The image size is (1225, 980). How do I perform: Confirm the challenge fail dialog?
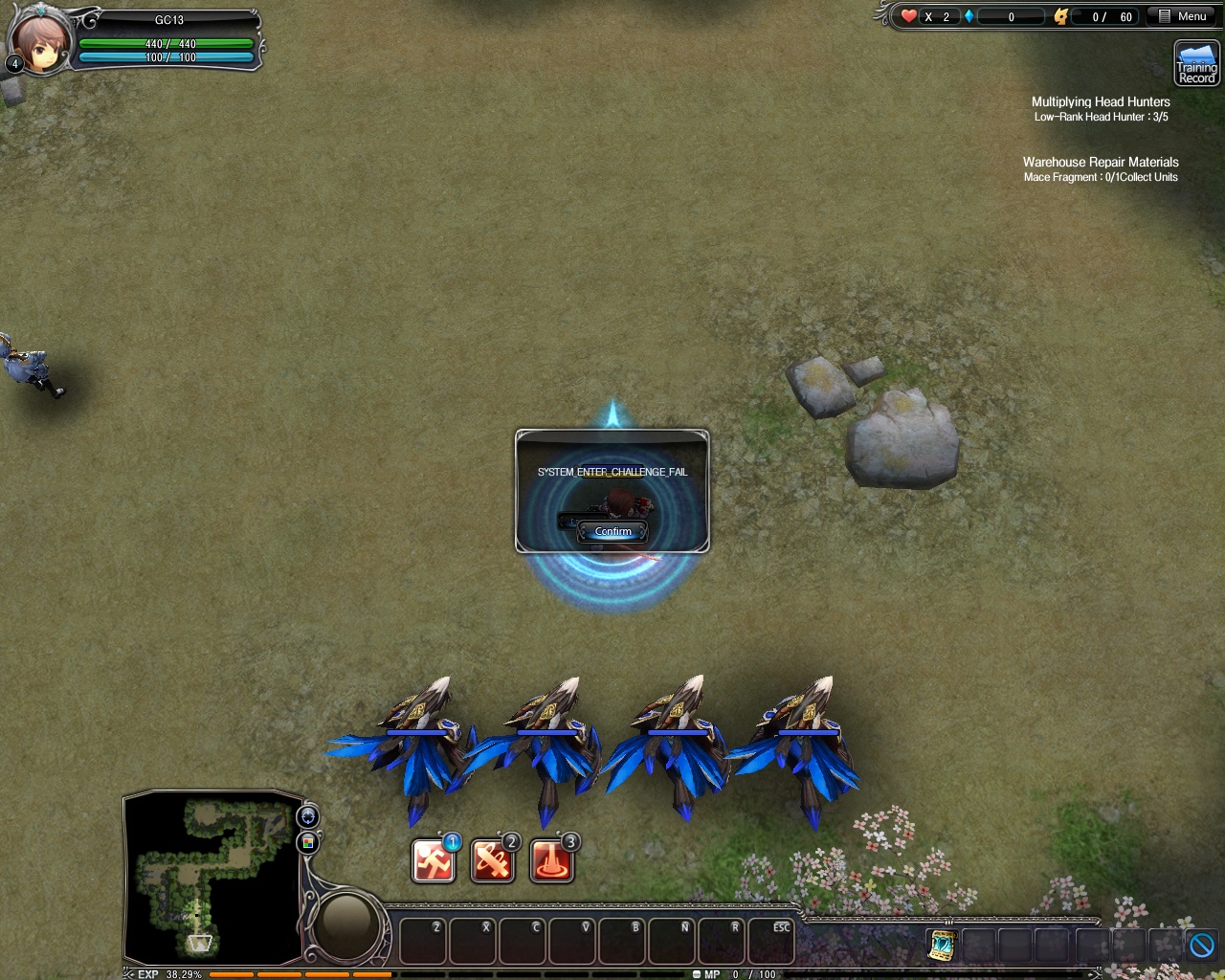(x=613, y=531)
